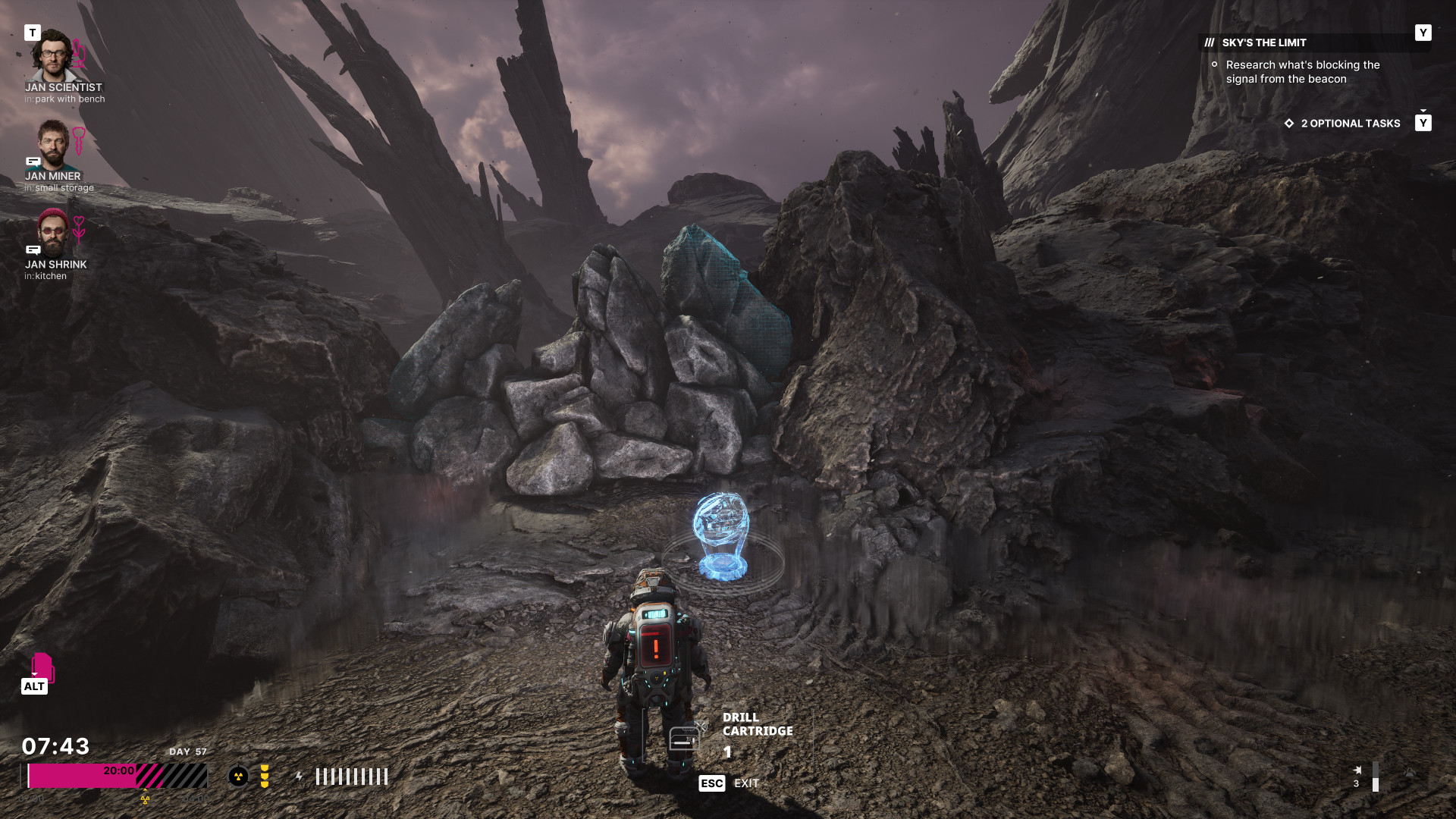Screen dimensions: 1456x819
Task: Open Jan Miner's speech bubble message
Action: (33, 162)
